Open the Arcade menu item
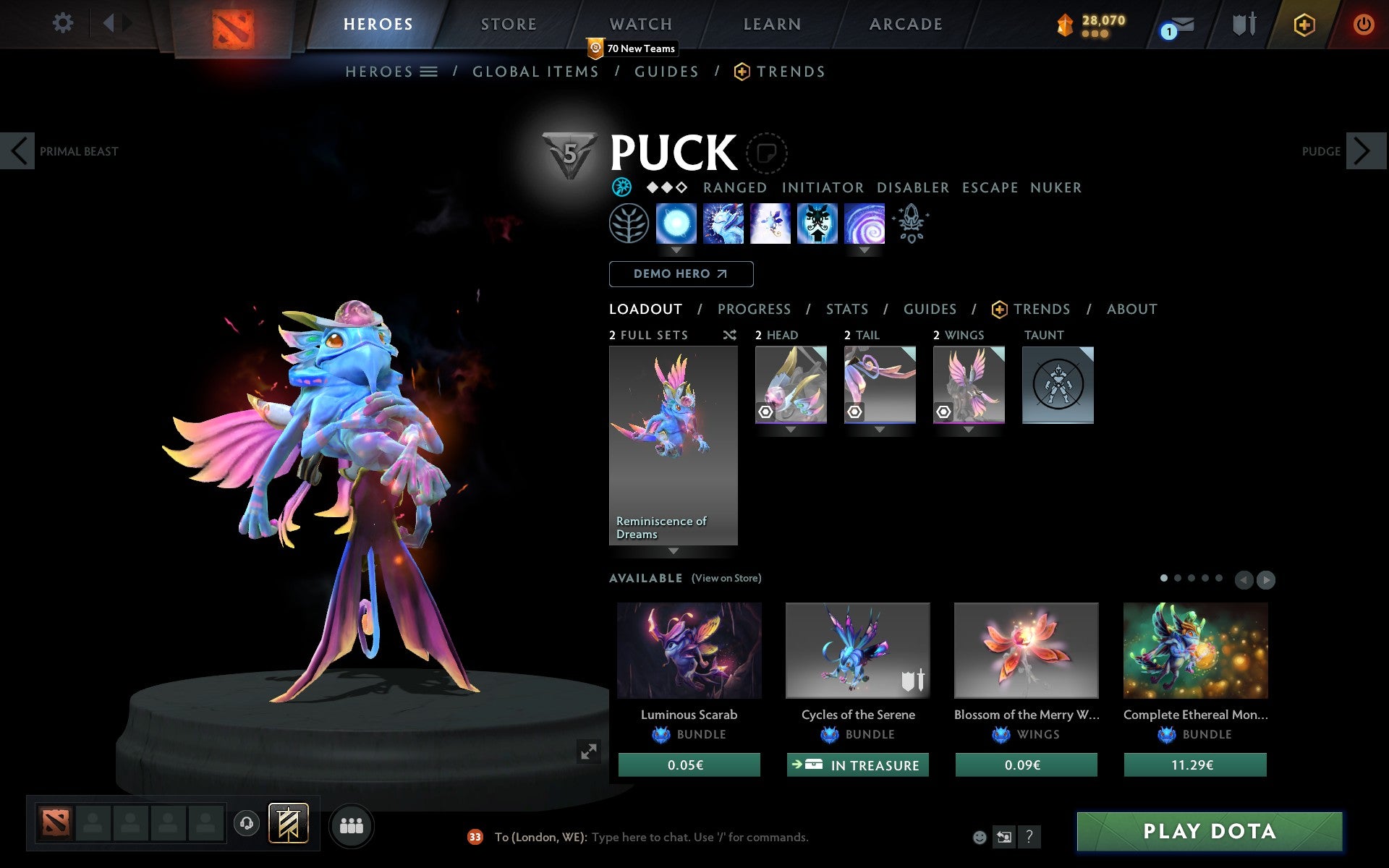Screen dimensions: 1389x868 [x=905, y=24]
